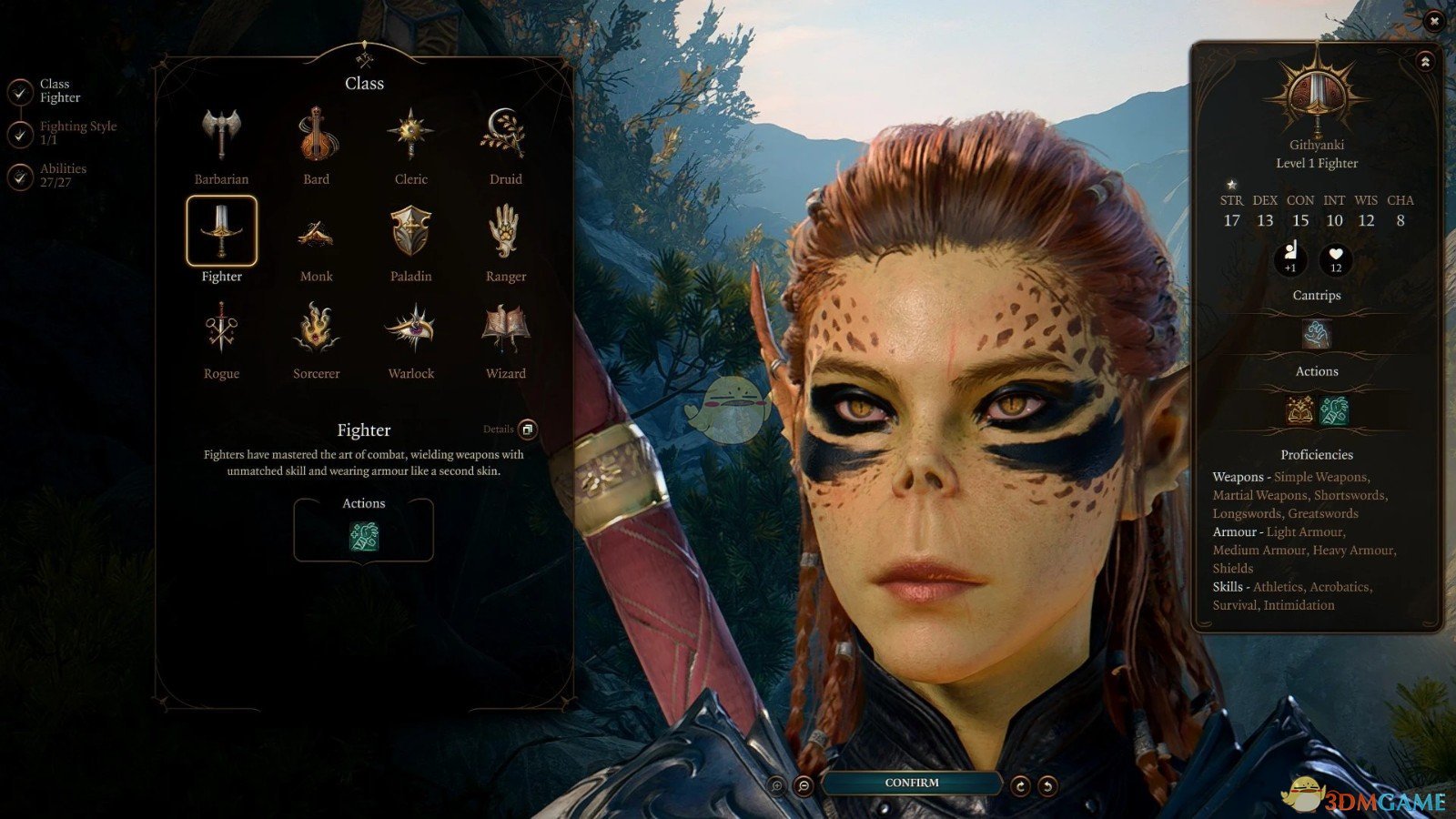
Task: Close the character creation screen
Action: pyautogui.click(x=1434, y=20)
